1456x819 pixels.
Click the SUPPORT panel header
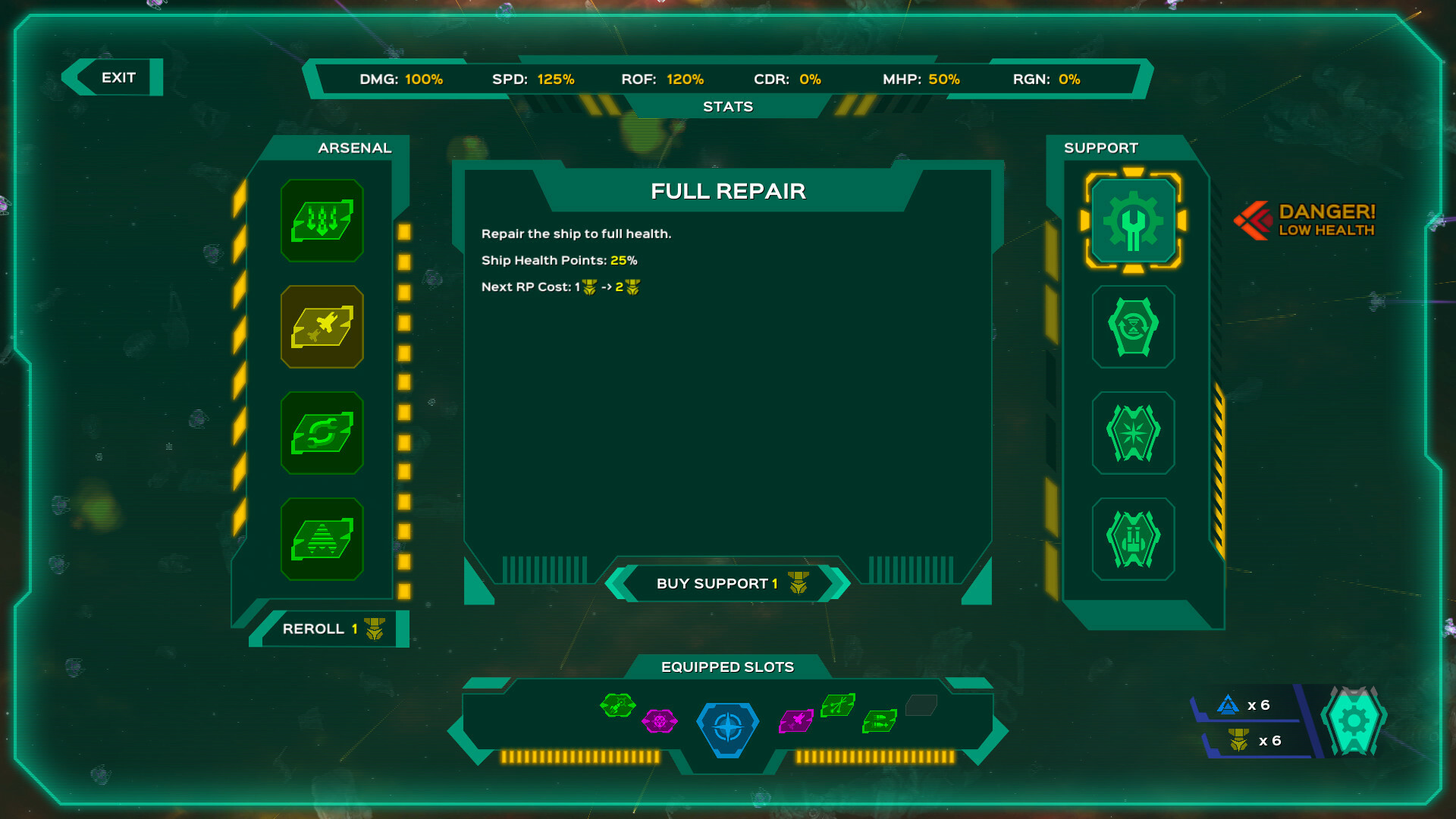pyautogui.click(x=1101, y=148)
